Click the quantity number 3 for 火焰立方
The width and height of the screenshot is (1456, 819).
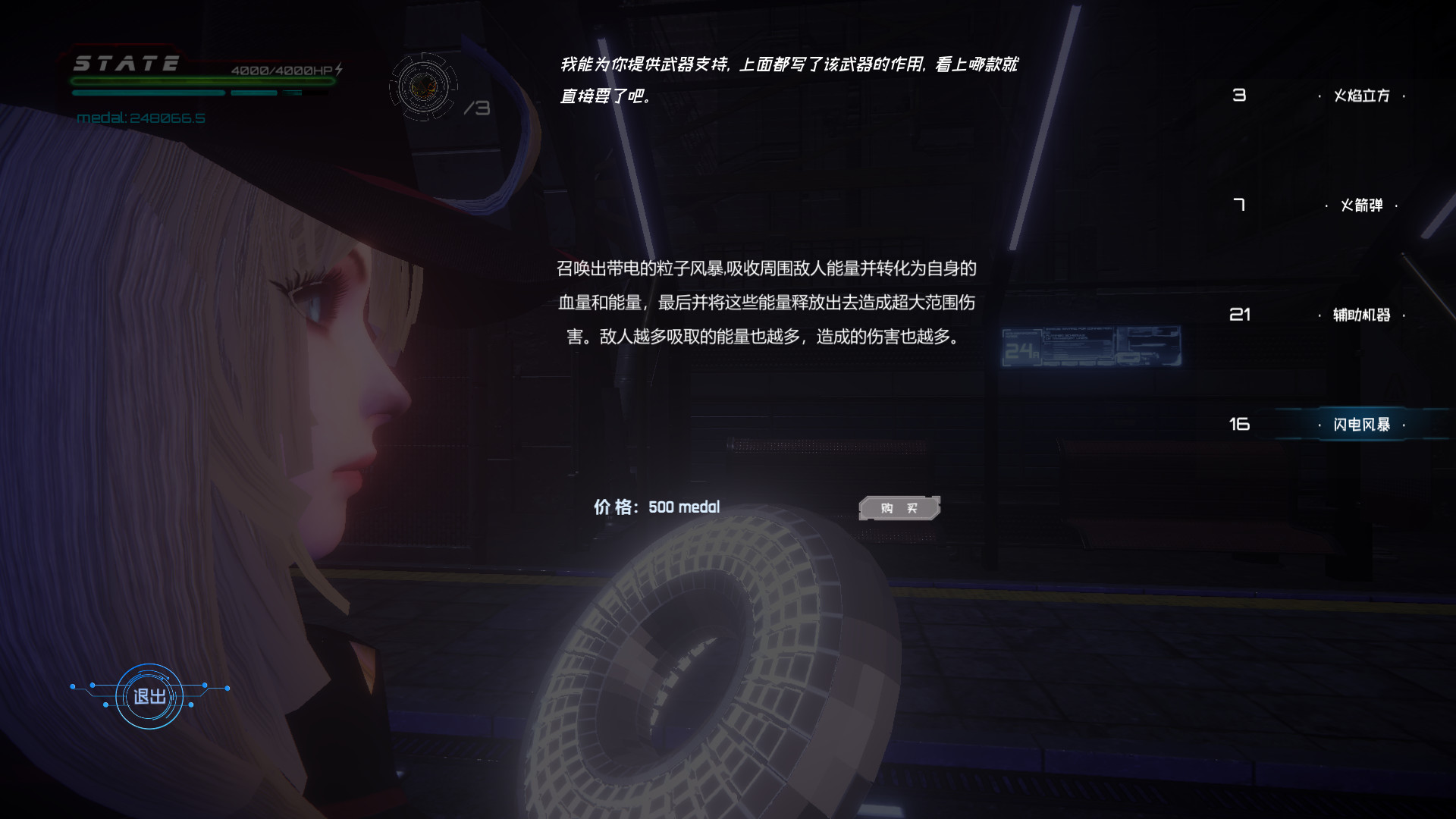[1241, 95]
